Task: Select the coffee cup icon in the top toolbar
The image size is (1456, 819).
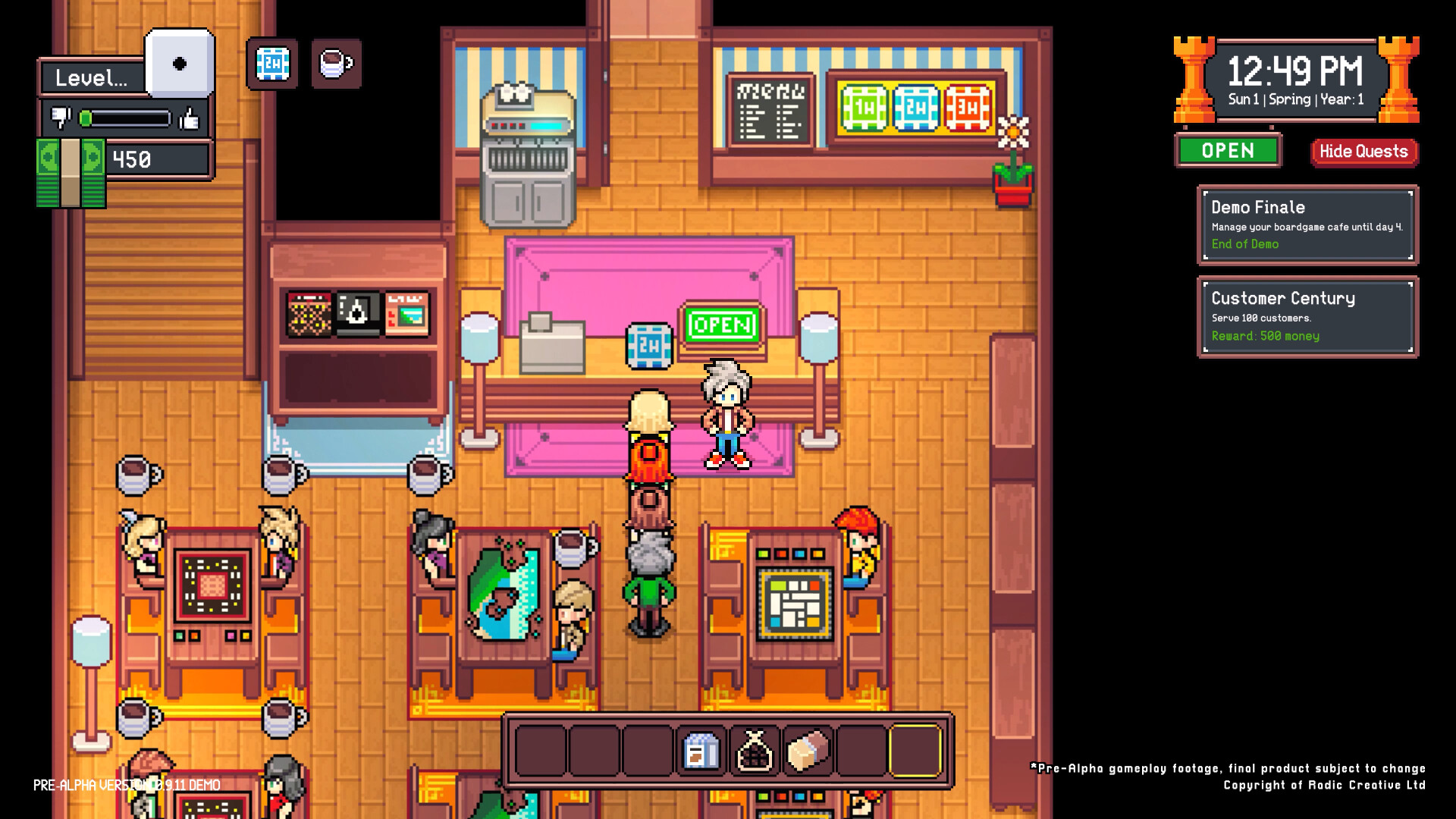Action: pos(336,64)
